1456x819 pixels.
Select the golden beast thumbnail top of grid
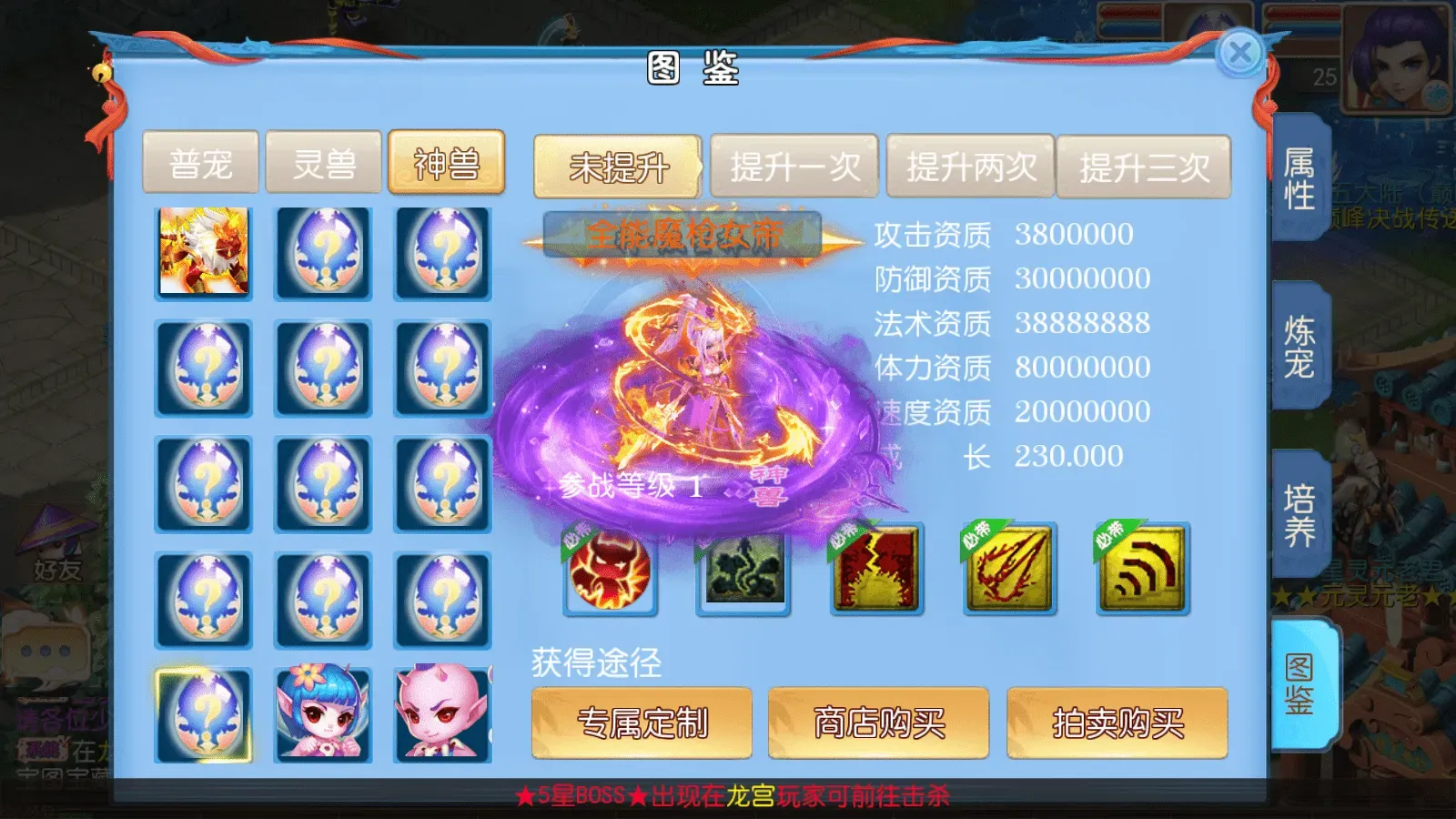[203, 254]
